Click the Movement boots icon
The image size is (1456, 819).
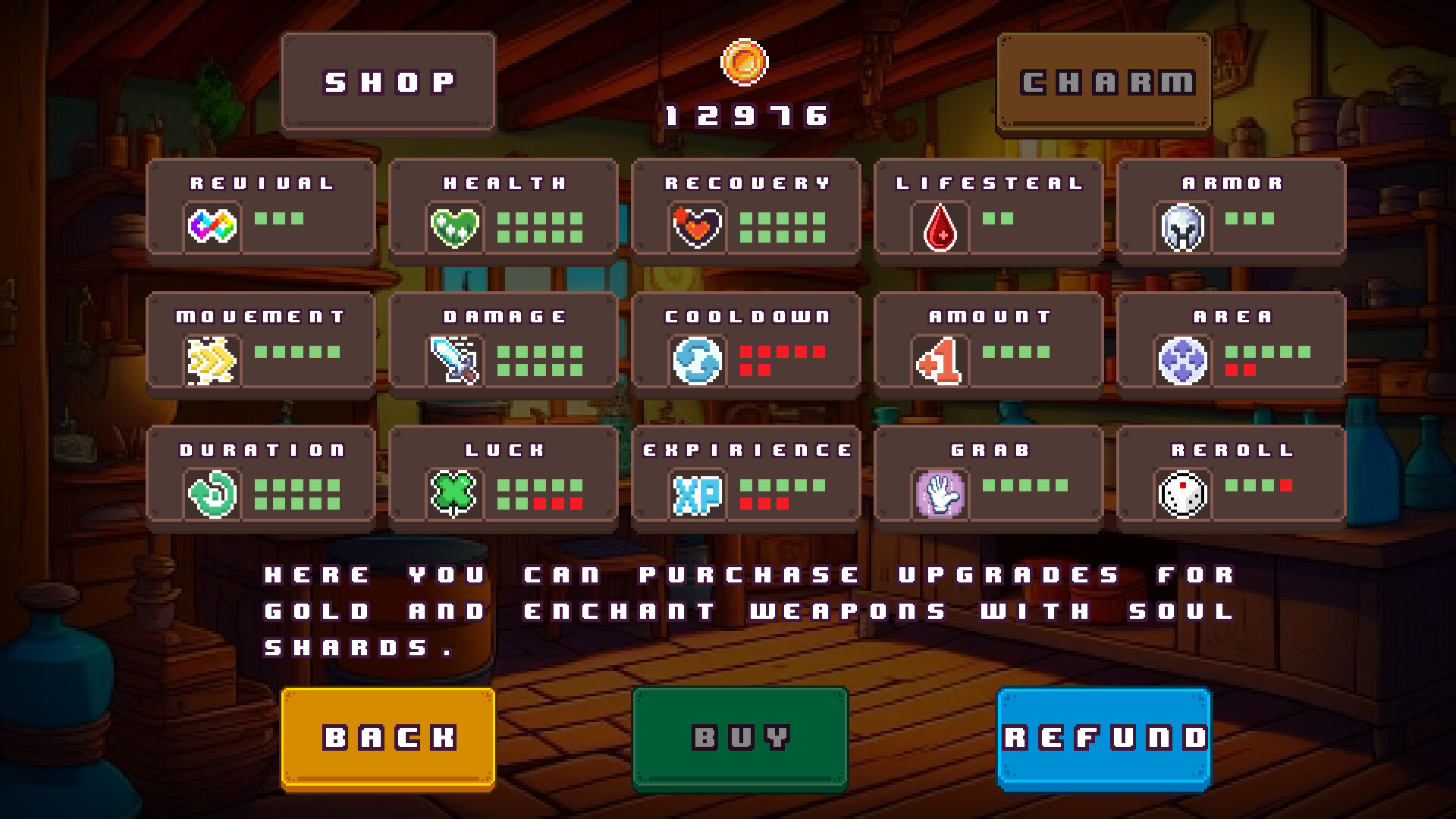tap(214, 359)
